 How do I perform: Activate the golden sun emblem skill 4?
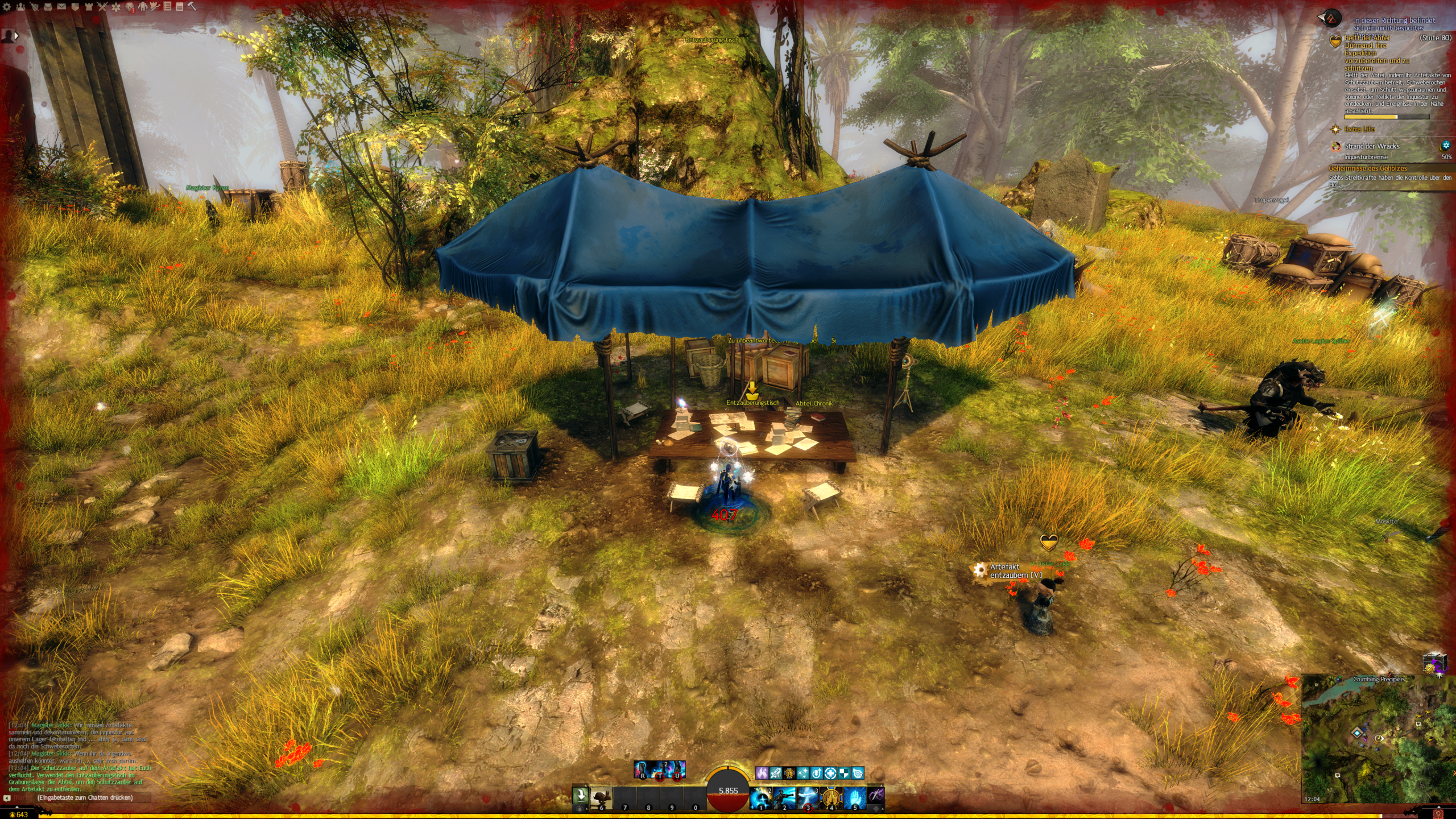(x=831, y=797)
